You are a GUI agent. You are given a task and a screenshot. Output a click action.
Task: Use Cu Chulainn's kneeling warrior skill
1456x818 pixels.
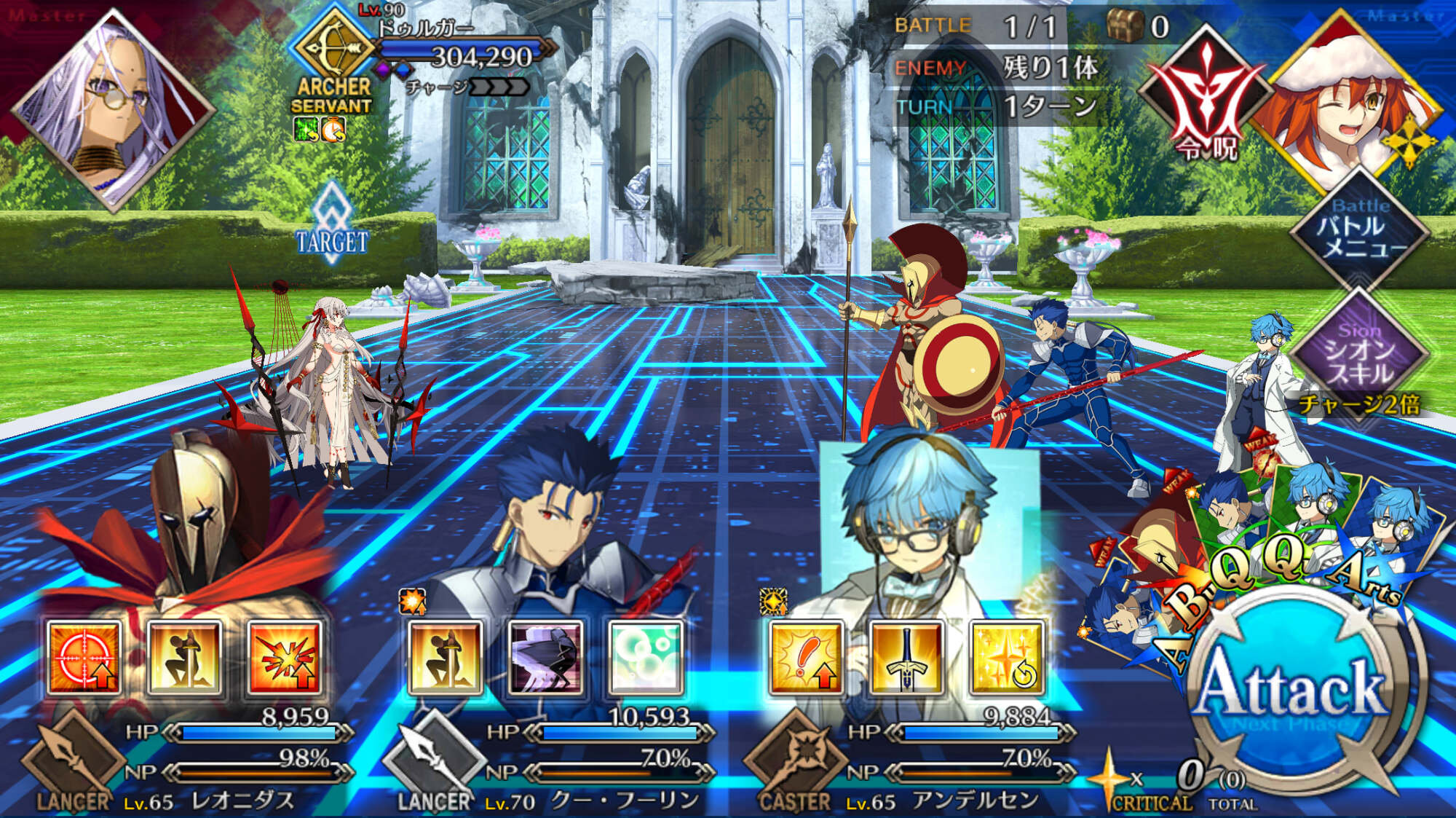coord(446,658)
